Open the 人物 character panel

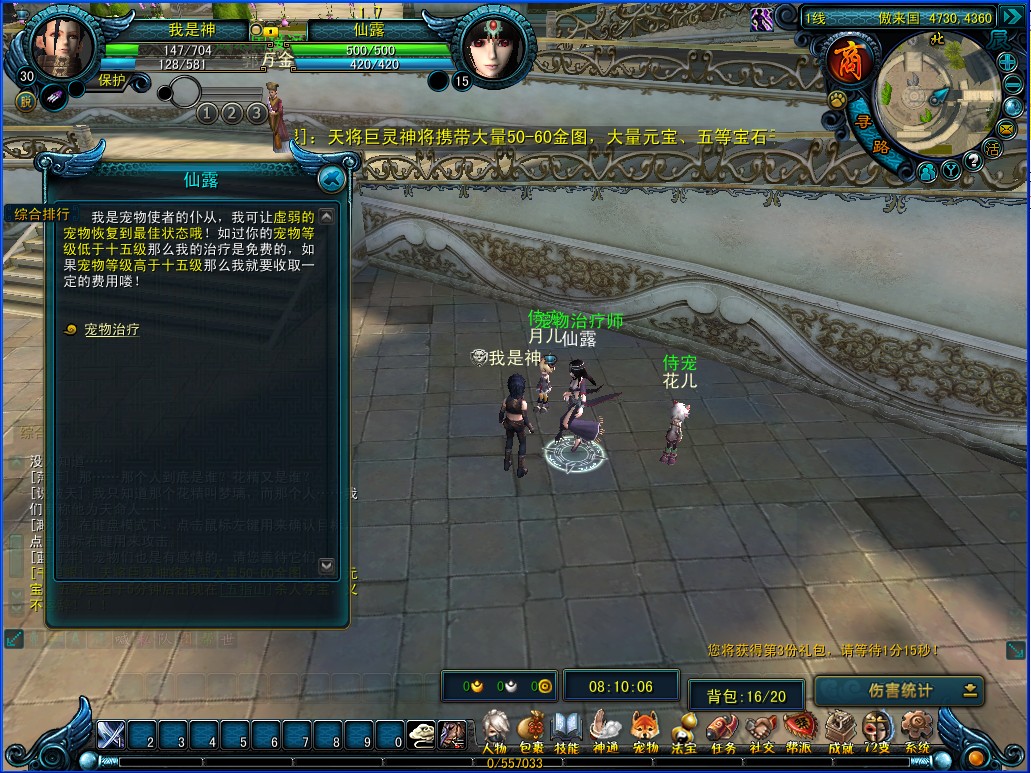494,730
